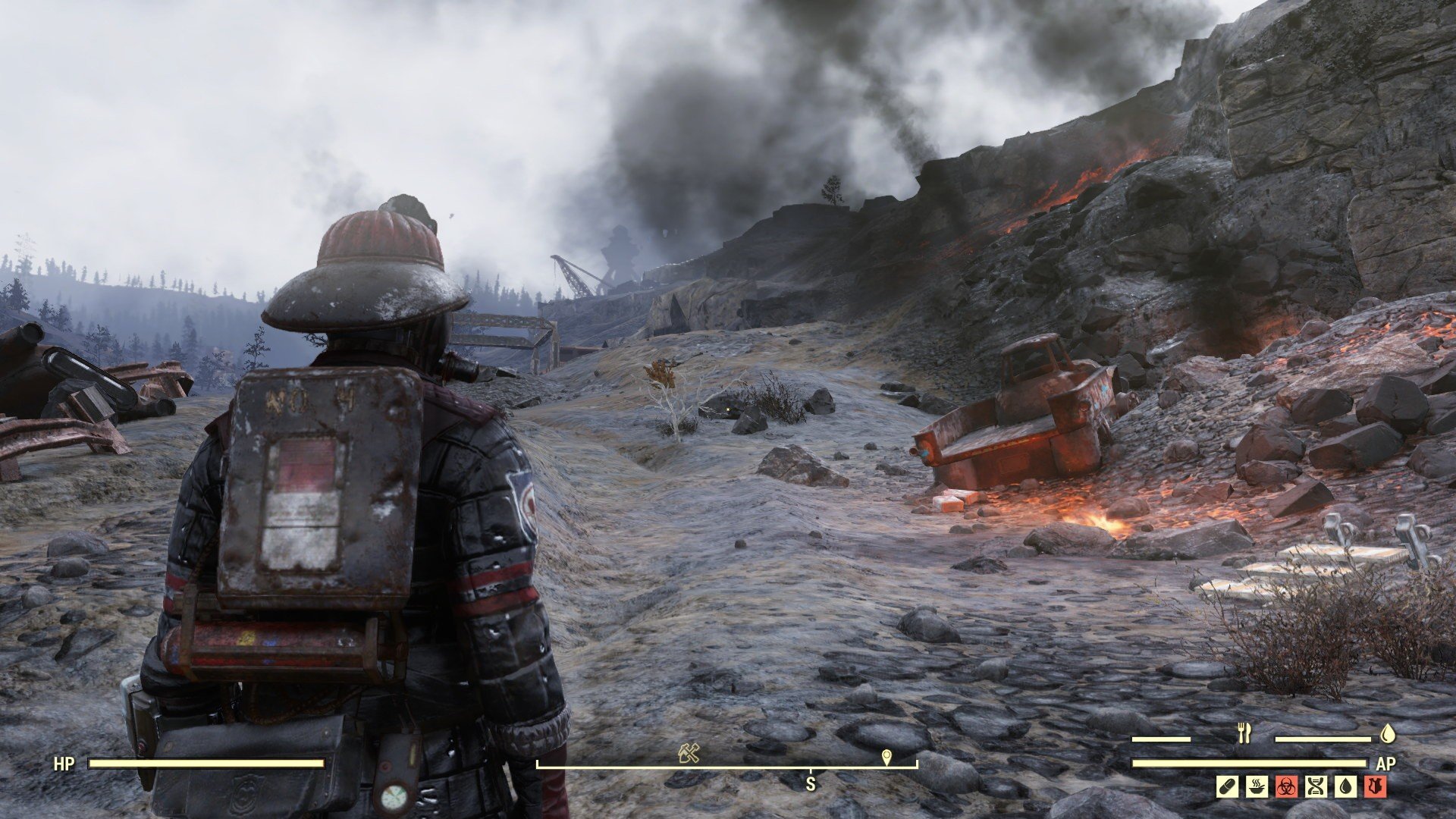
Task: Click the red biohazard disease icon
Action: coord(1286,786)
